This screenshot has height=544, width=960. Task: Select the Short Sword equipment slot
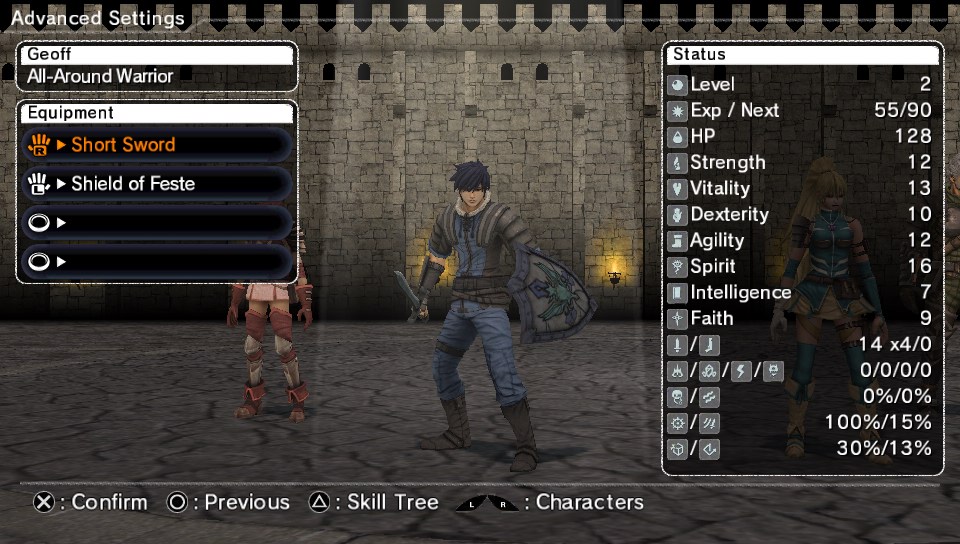pyautogui.click(x=157, y=145)
